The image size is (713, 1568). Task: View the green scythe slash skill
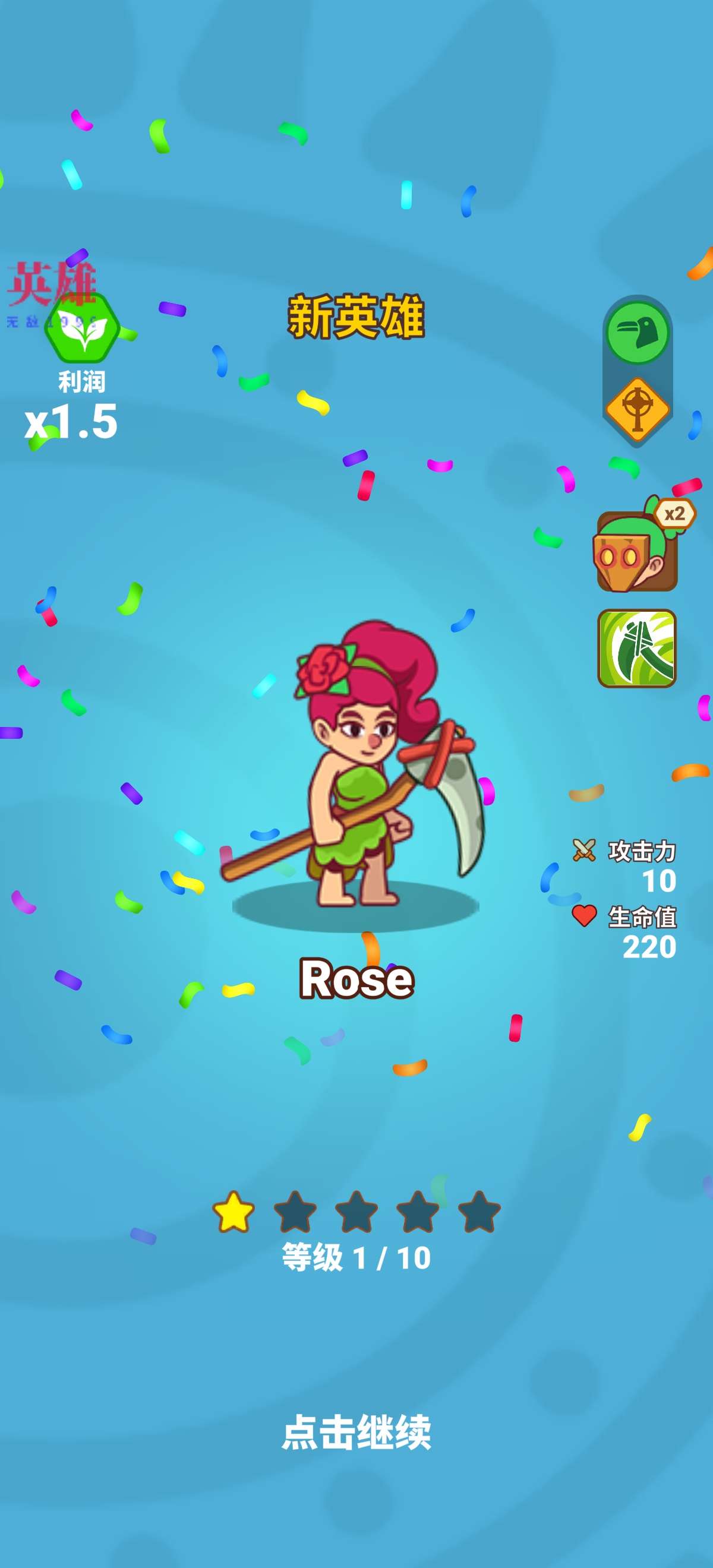point(637,648)
